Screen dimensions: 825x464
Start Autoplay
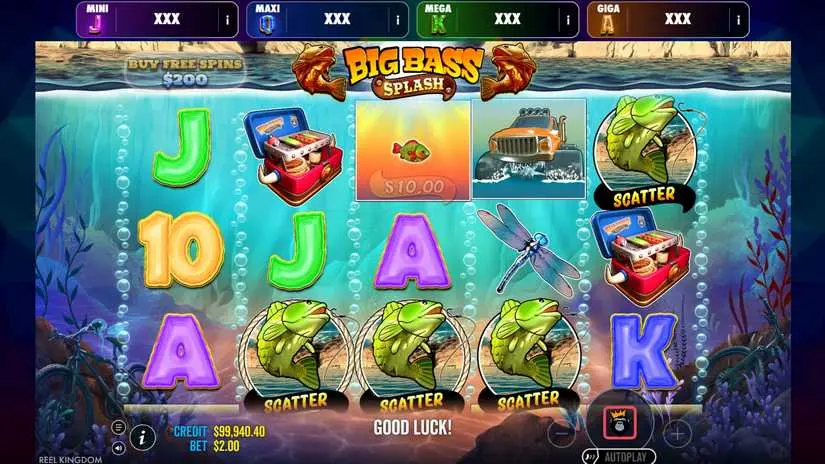[x=620, y=455]
